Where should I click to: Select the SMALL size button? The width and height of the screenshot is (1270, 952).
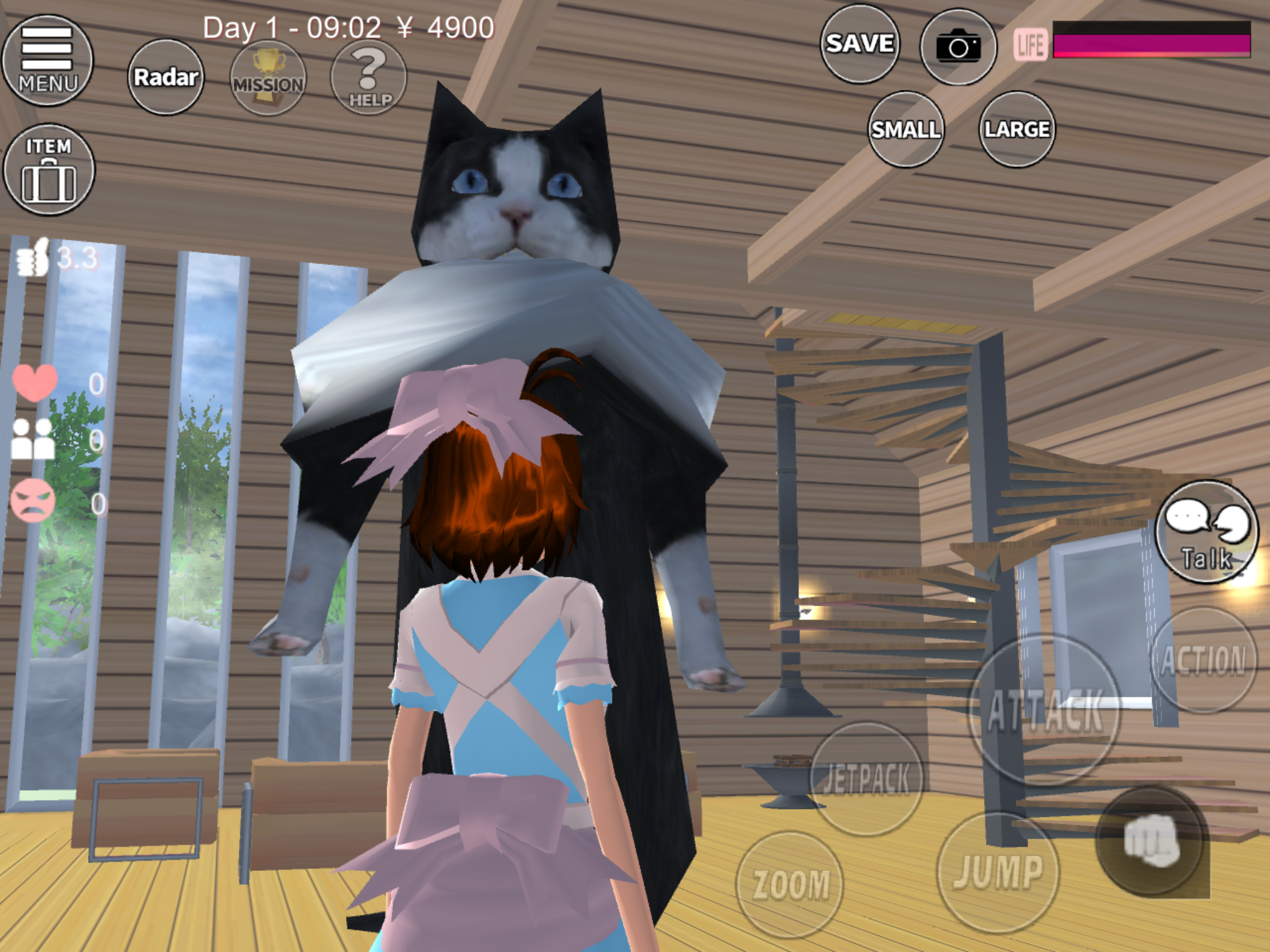click(x=906, y=130)
